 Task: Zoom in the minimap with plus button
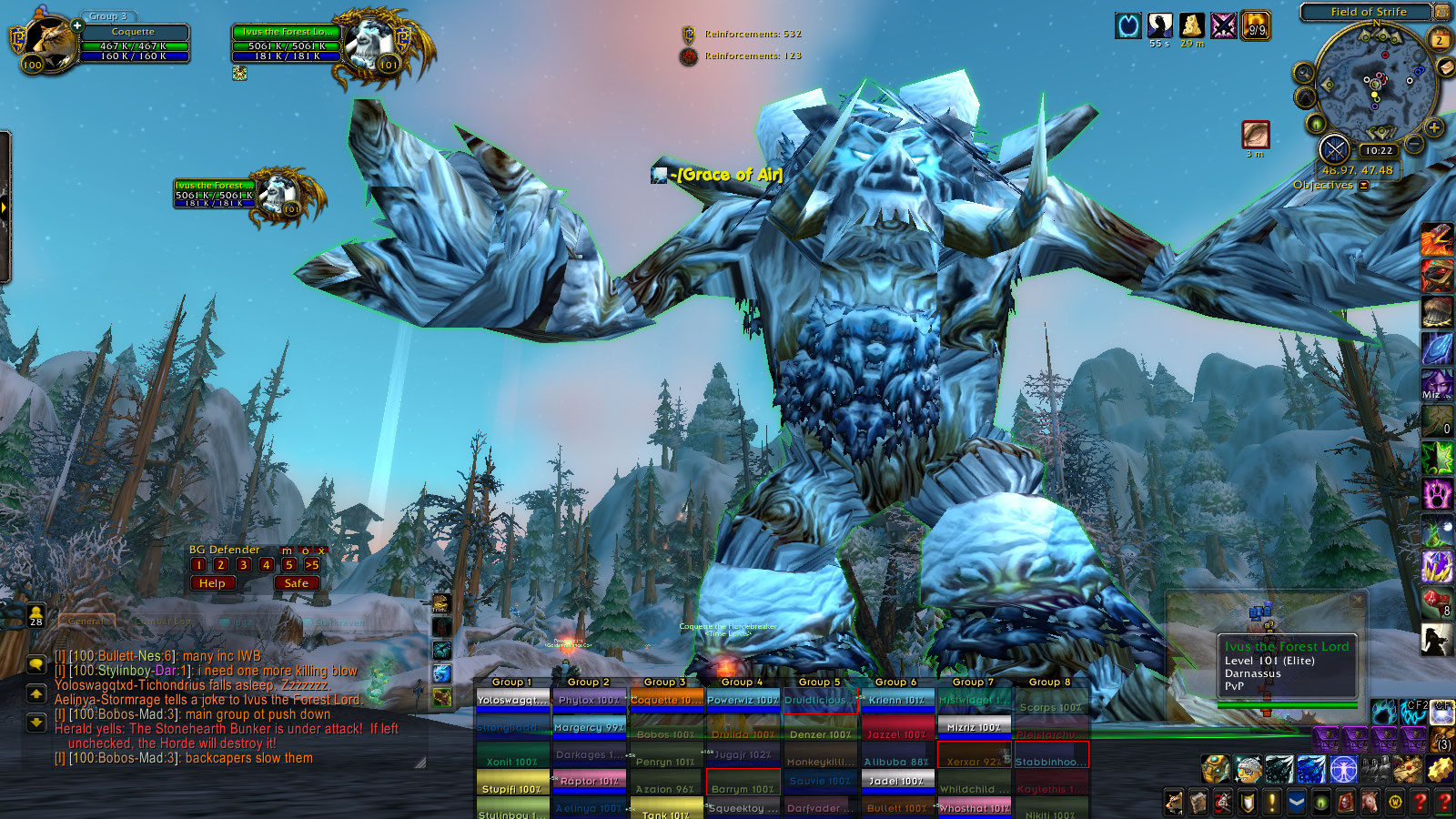[1434, 127]
